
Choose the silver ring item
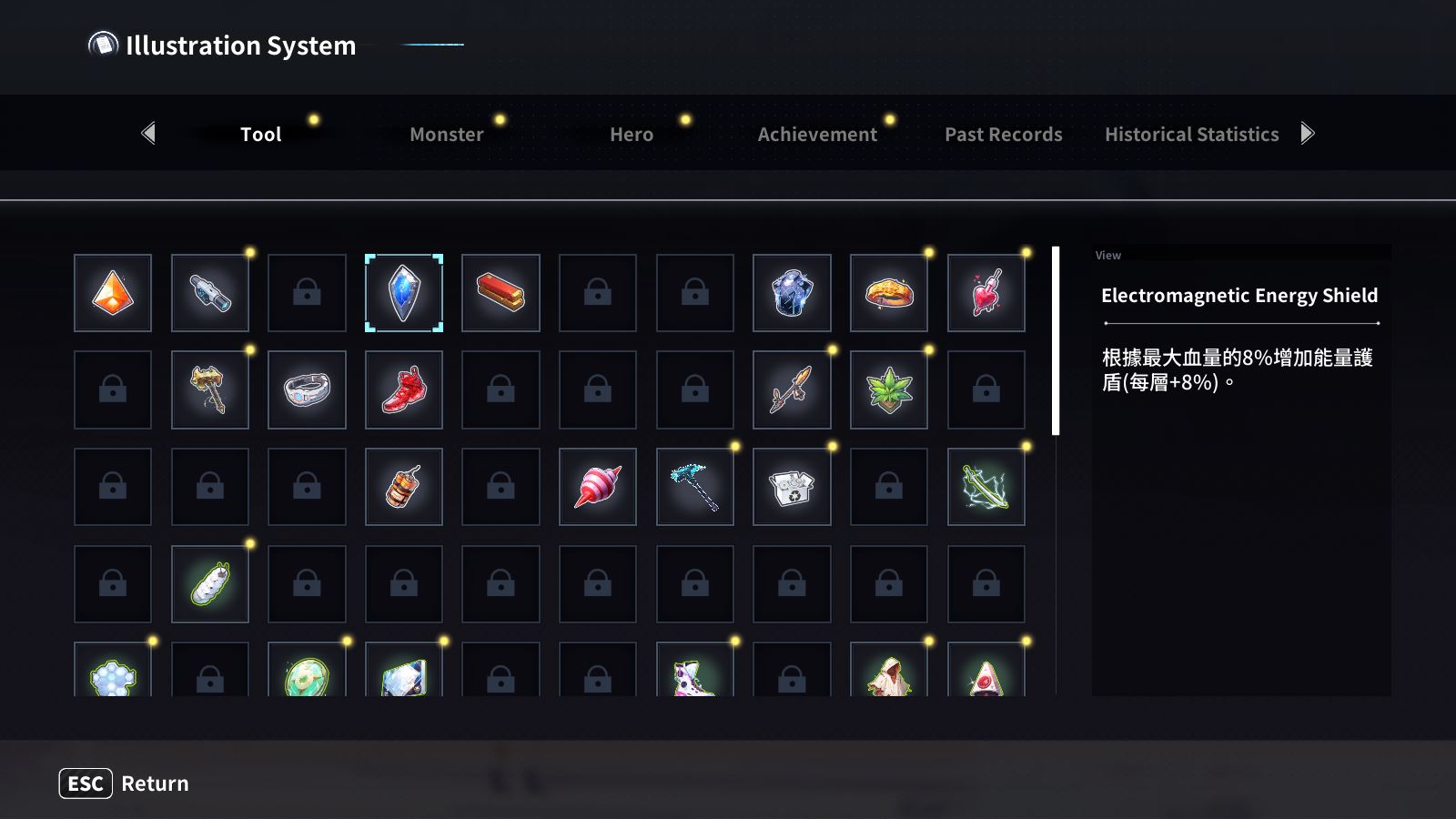(x=307, y=390)
